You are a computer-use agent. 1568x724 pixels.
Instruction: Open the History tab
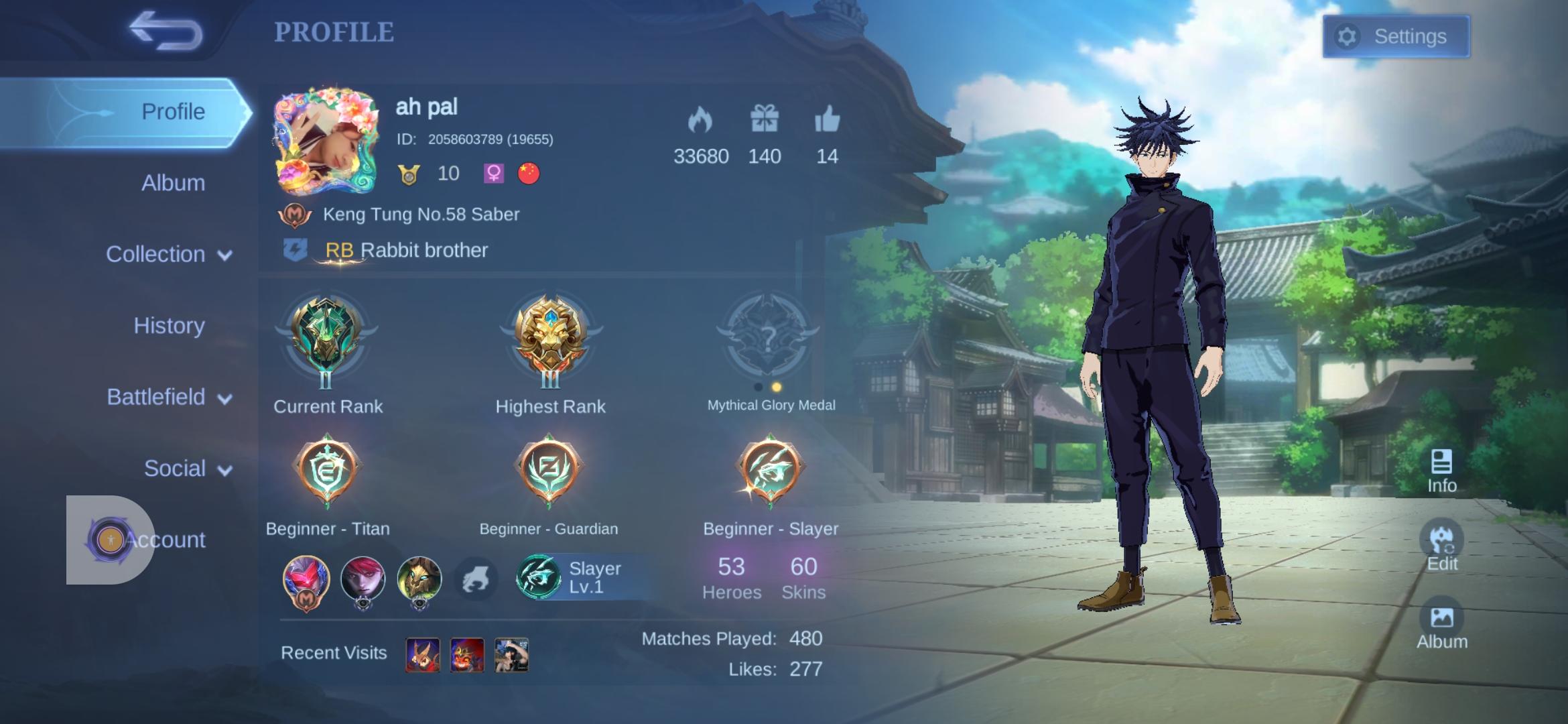click(x=169, y=325)
